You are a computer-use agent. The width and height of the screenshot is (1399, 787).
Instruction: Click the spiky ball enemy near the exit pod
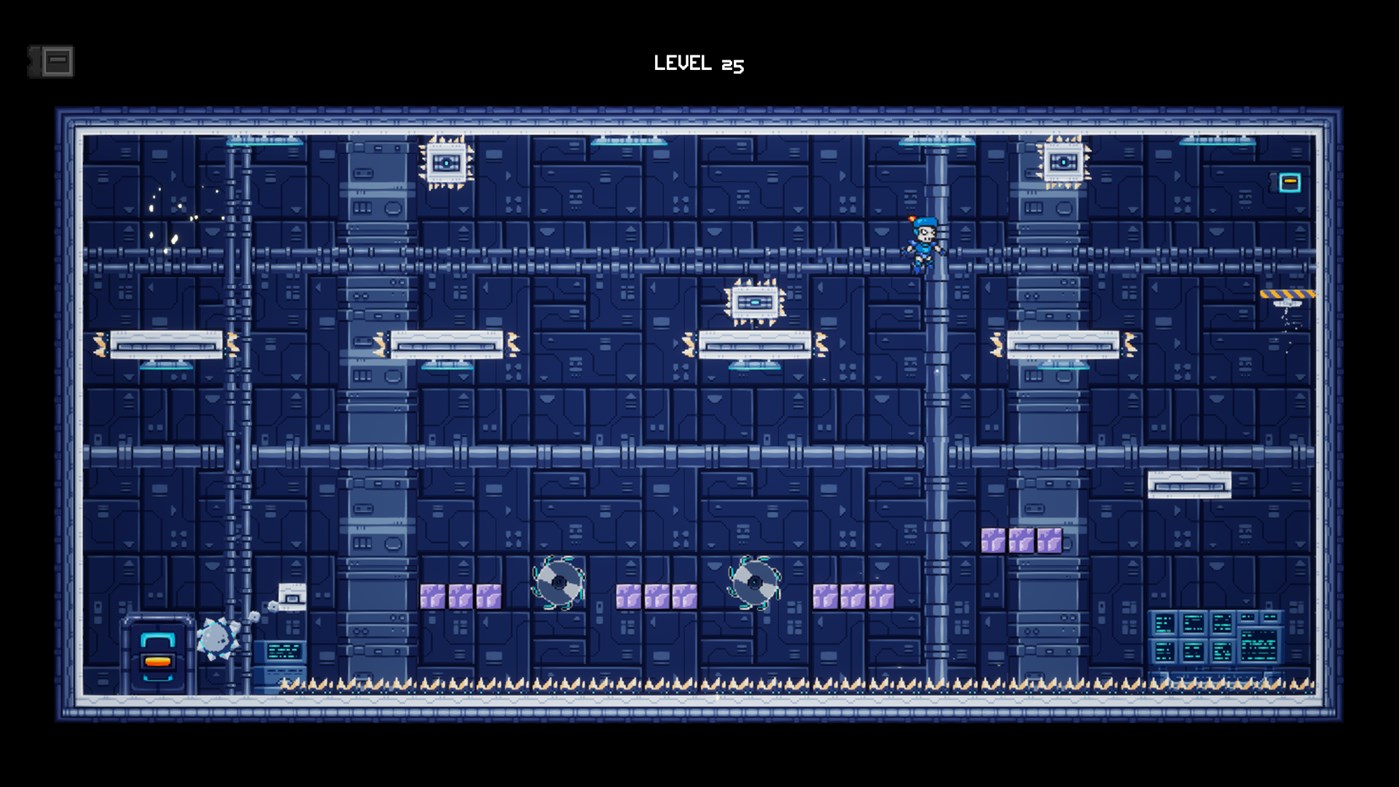[x=215, y=636]
